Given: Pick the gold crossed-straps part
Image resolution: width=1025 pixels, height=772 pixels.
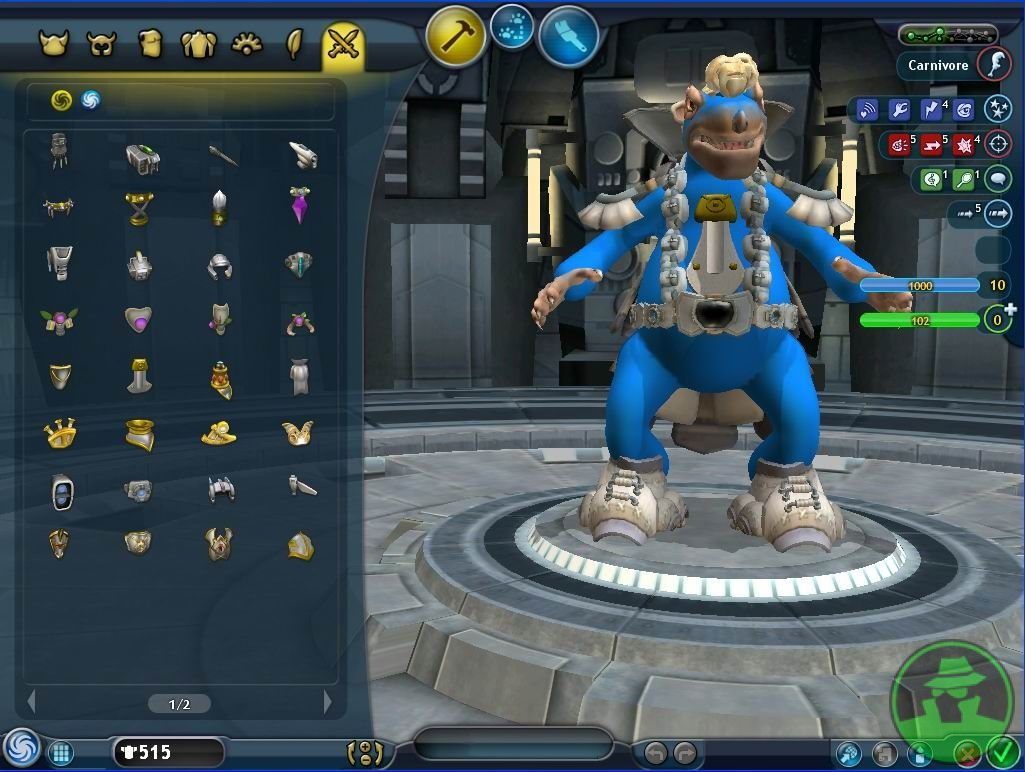Looking at the screenshot, I should [138, 208].
